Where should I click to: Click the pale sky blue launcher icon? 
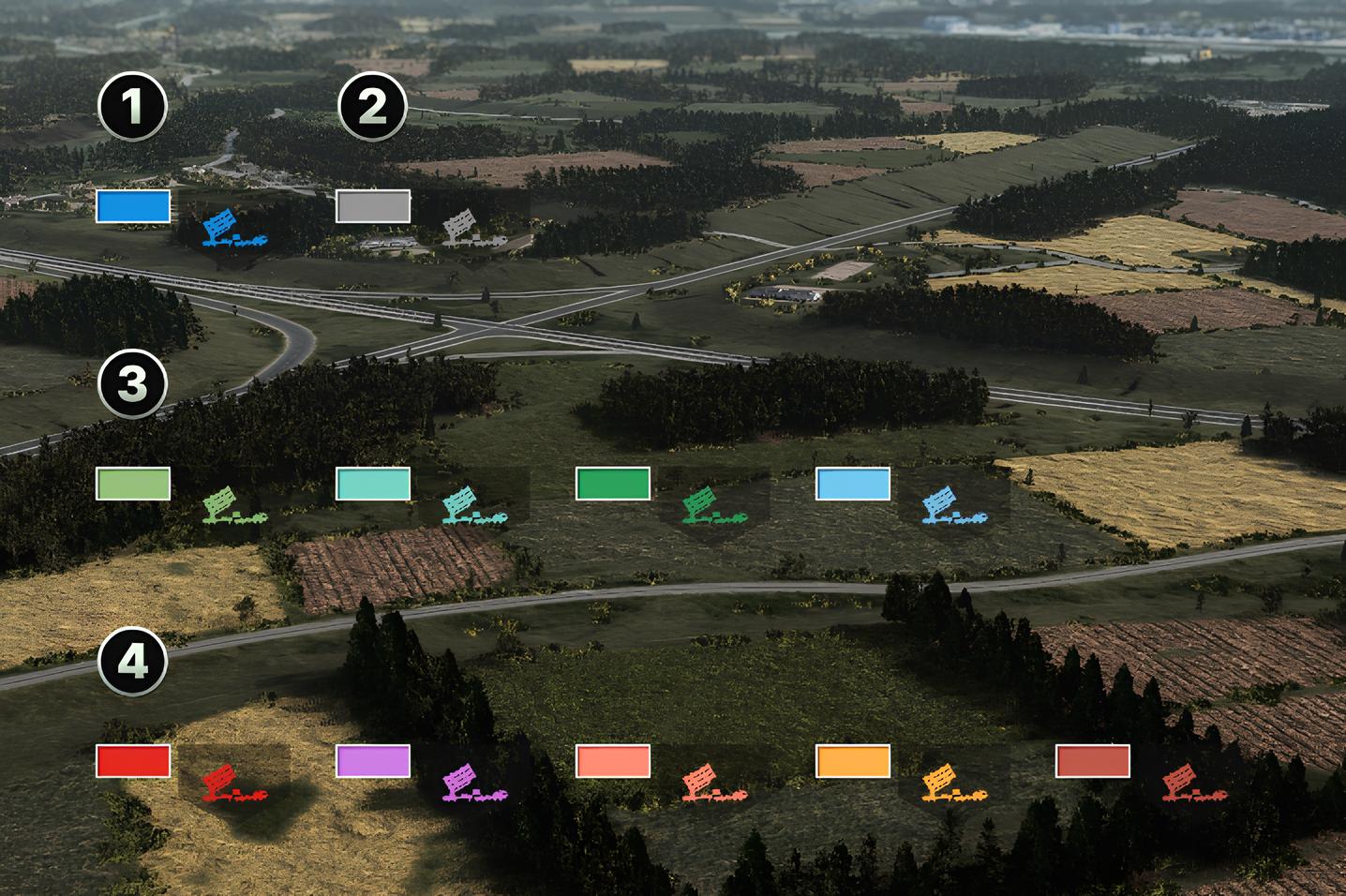953,505
